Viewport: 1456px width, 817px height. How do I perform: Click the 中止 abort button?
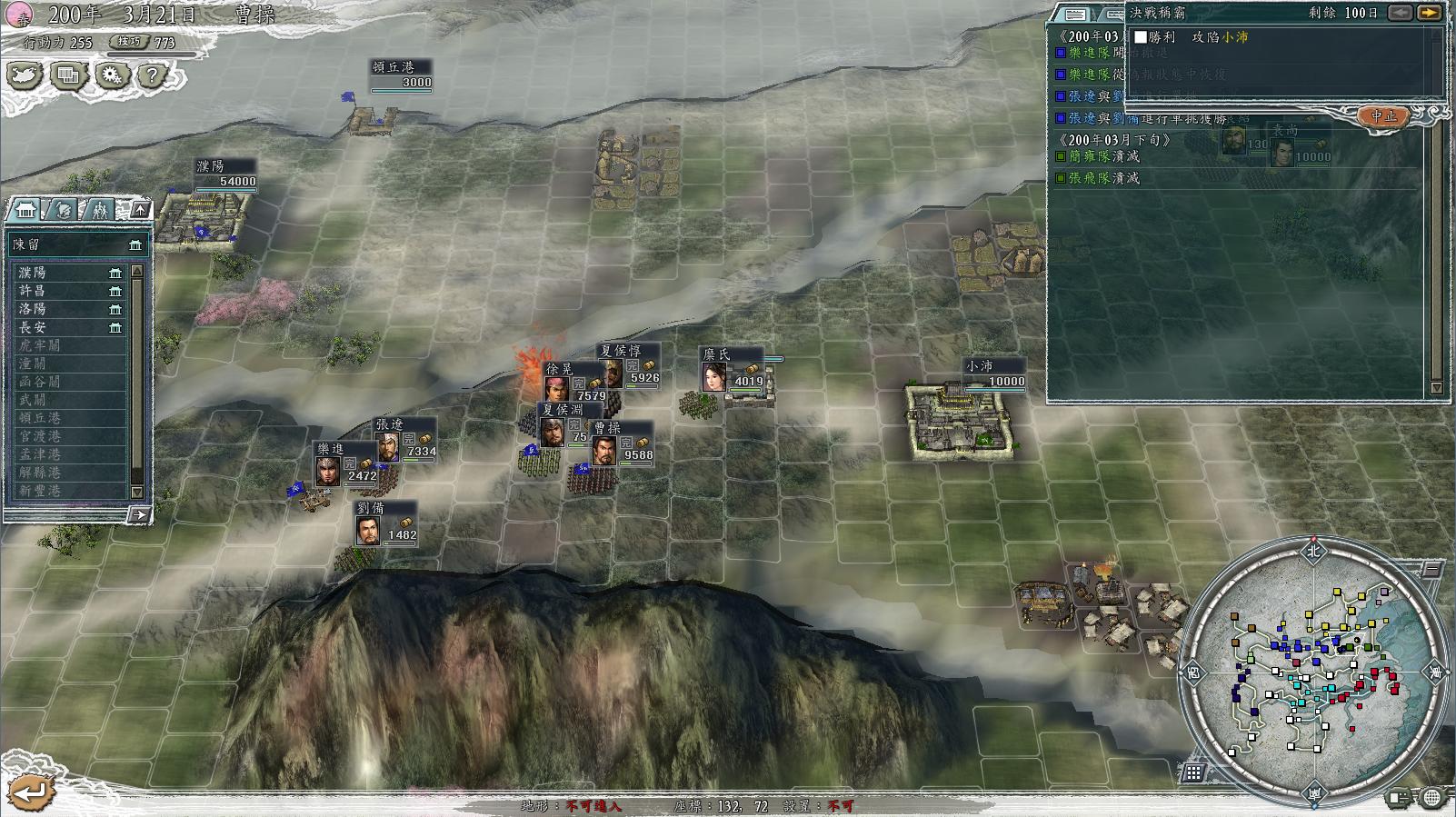(1383, 115)
